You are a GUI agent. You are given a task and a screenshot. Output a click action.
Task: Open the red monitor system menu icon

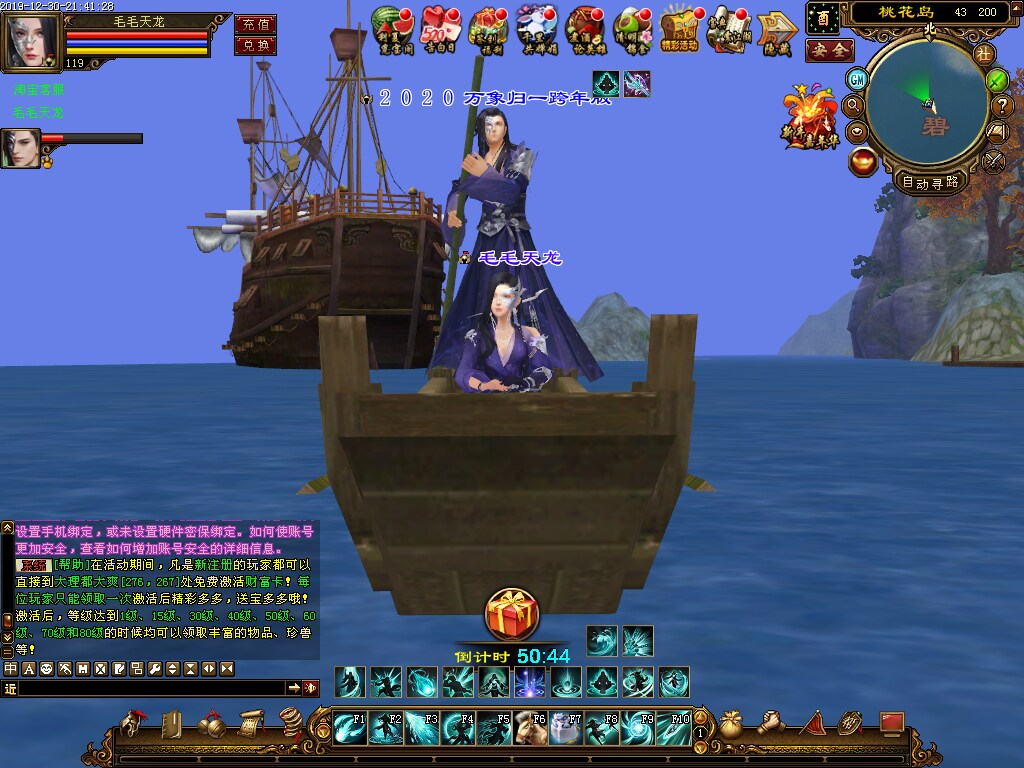coord(891,724)
